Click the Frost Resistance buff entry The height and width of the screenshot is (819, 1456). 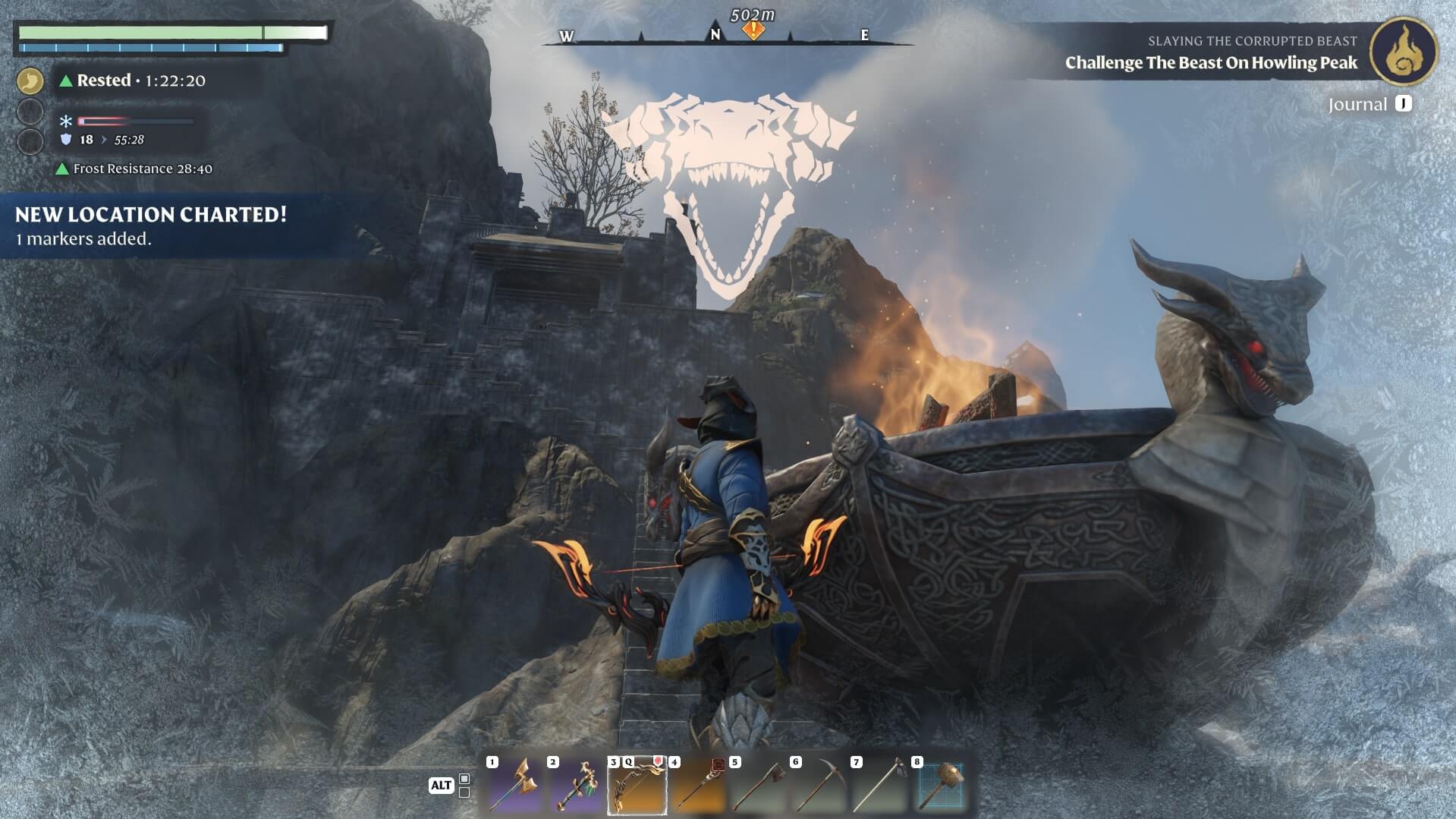[135, 169]
